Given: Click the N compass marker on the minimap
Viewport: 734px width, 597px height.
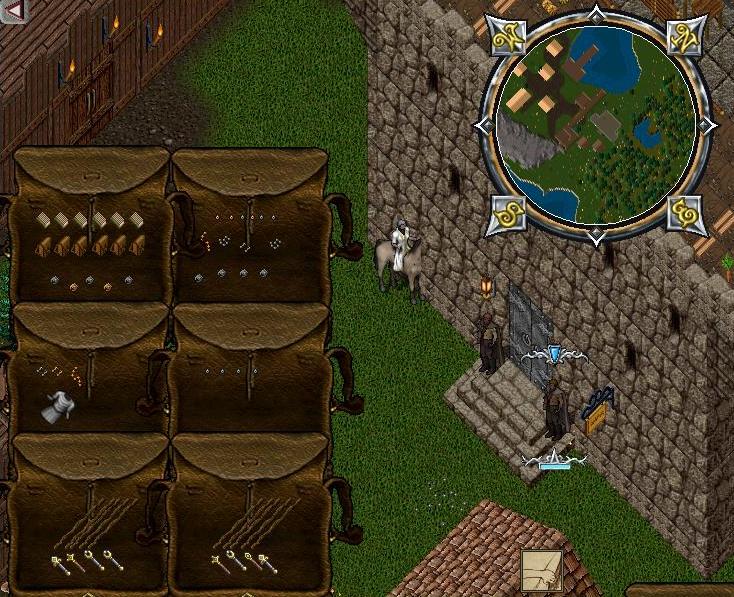Looking at the screenshot, I should click(688, 36).
